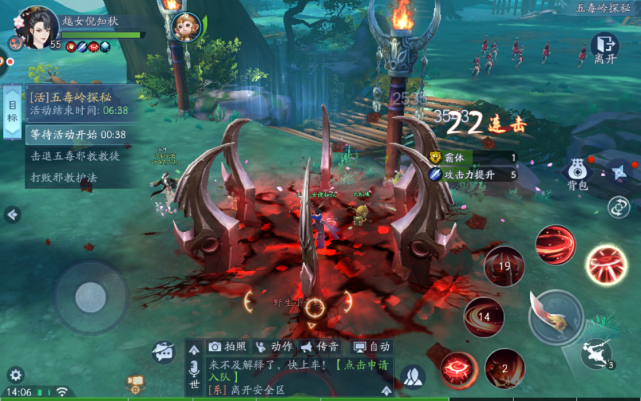Select the 击退五毒邪教教徒 objective

coord(75,156)
